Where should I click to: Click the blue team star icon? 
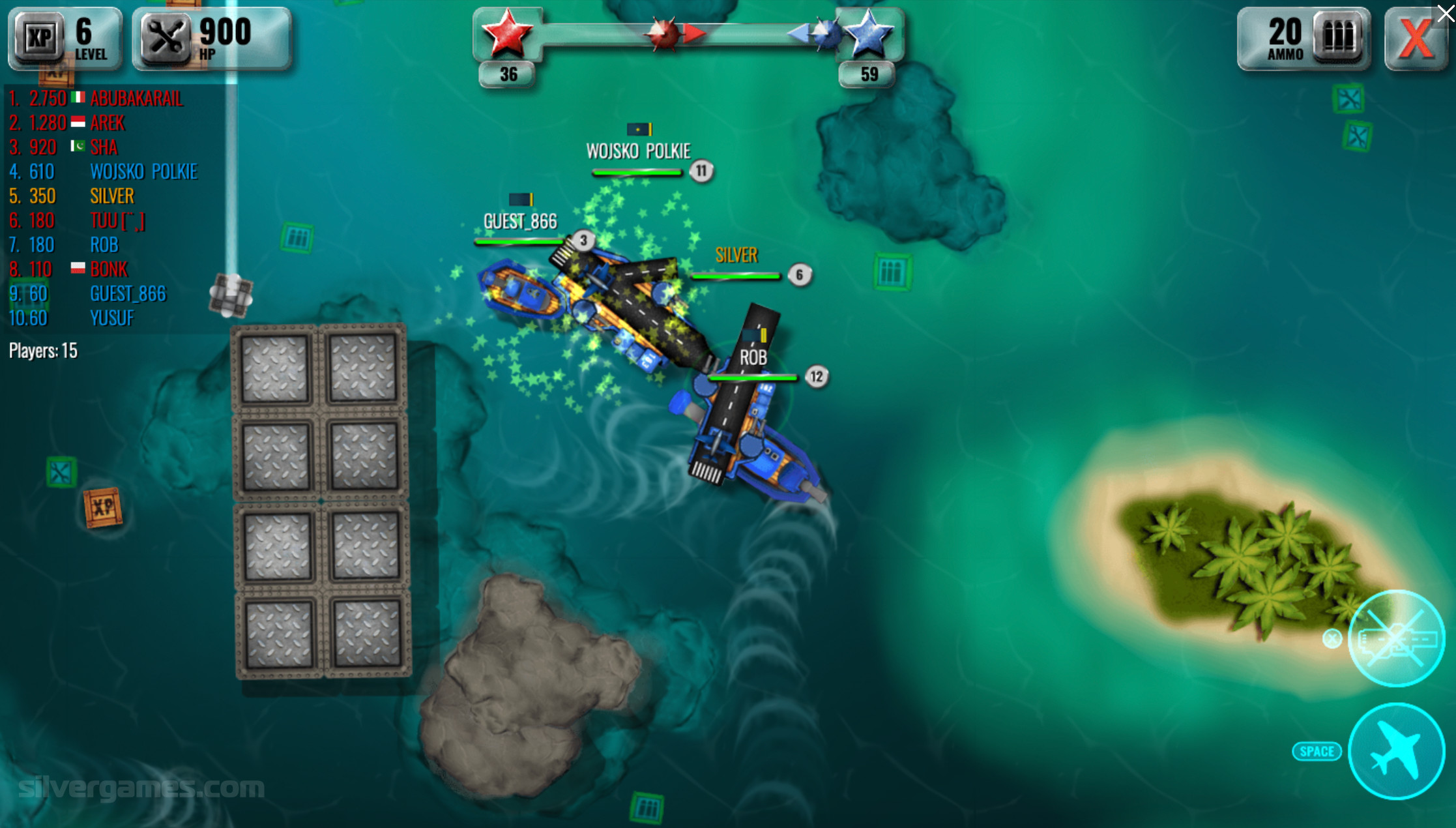point(869,34)
